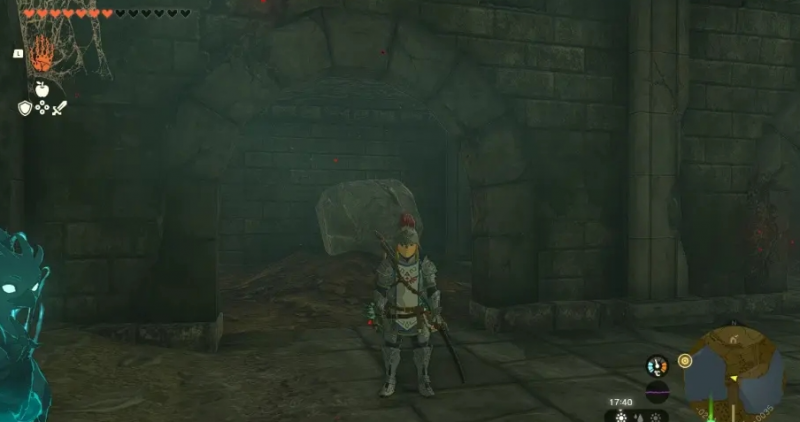Open the circular minimap
Image resolution: width=800 pixels, height=422 pixels.
735,374
